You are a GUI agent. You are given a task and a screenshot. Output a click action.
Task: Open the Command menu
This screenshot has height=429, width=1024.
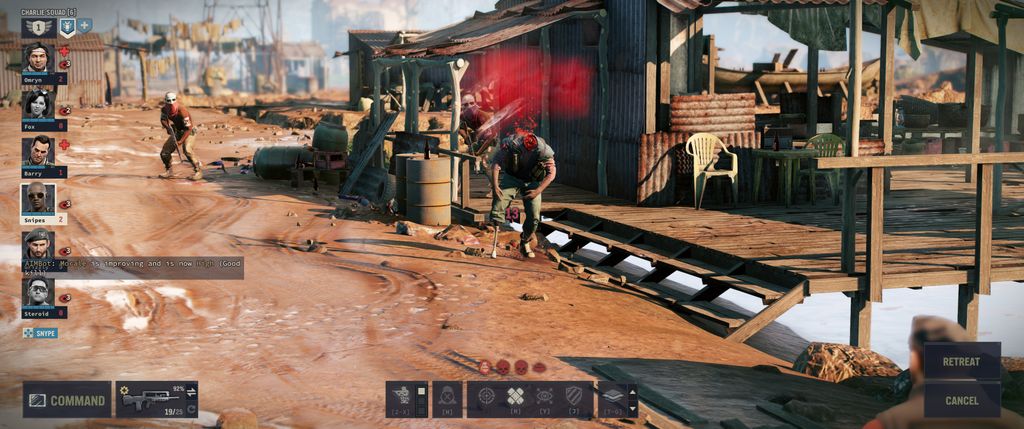click(67, 400)
